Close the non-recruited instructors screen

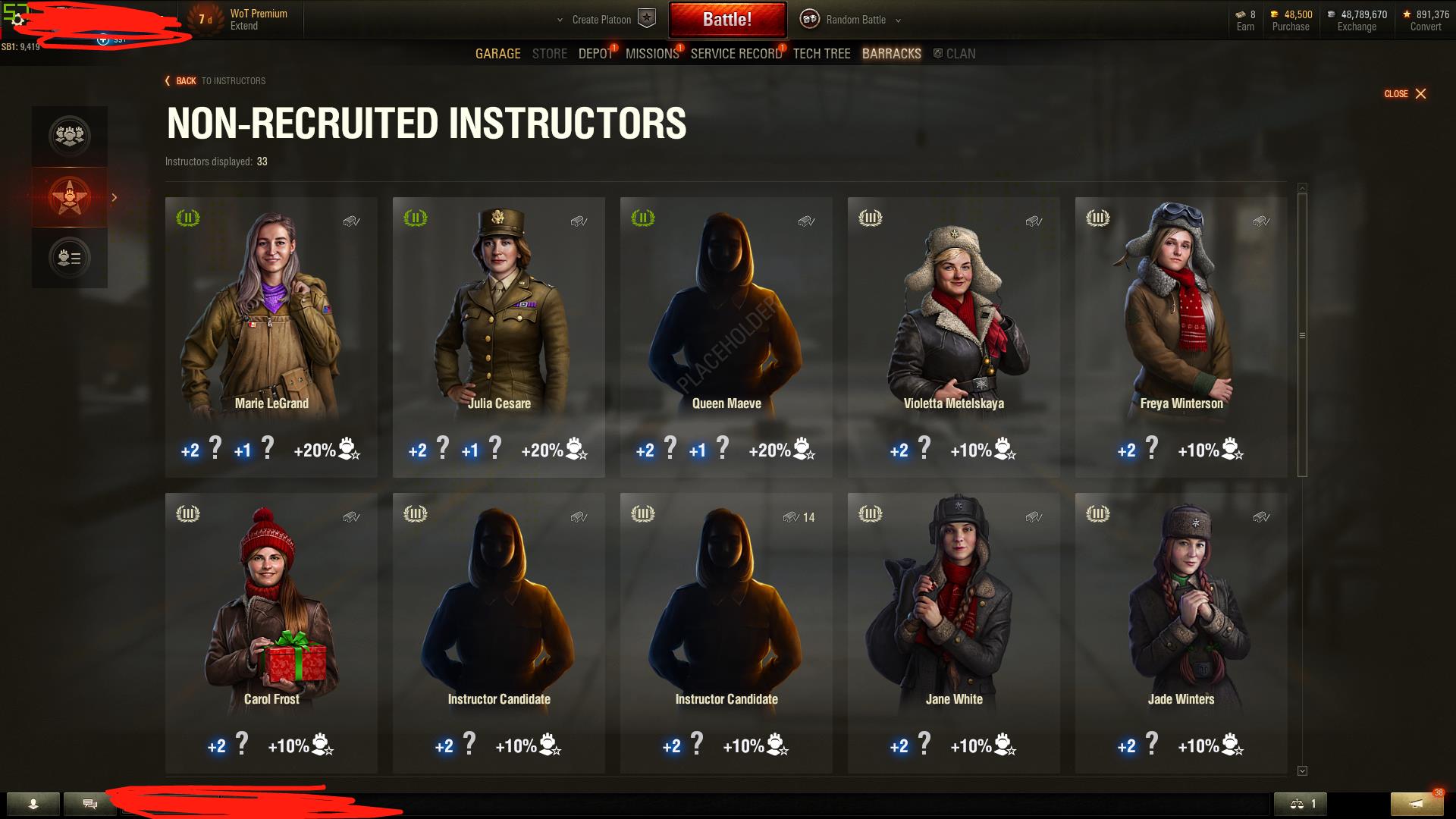pyautogui.click(x=1405, y=94)
